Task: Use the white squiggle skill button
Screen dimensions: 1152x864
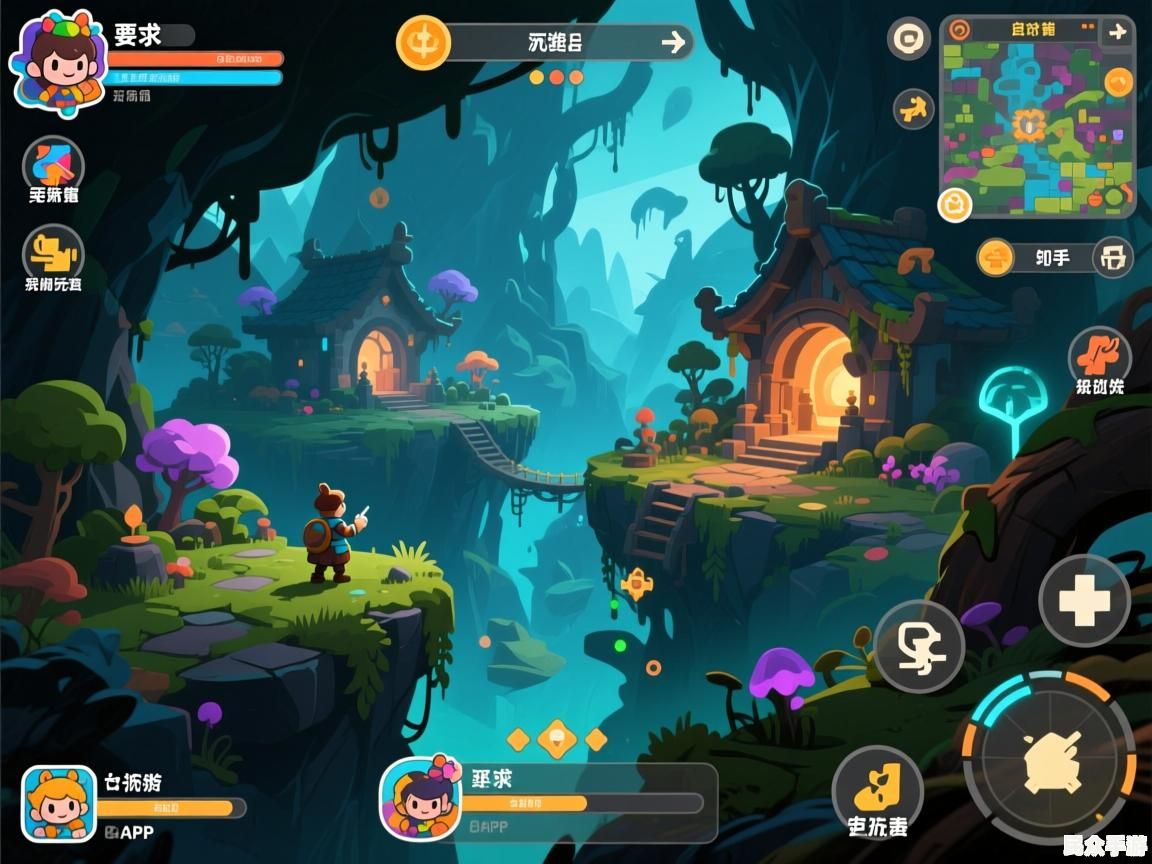Action: pyautogui.click(x=919, y=646)
